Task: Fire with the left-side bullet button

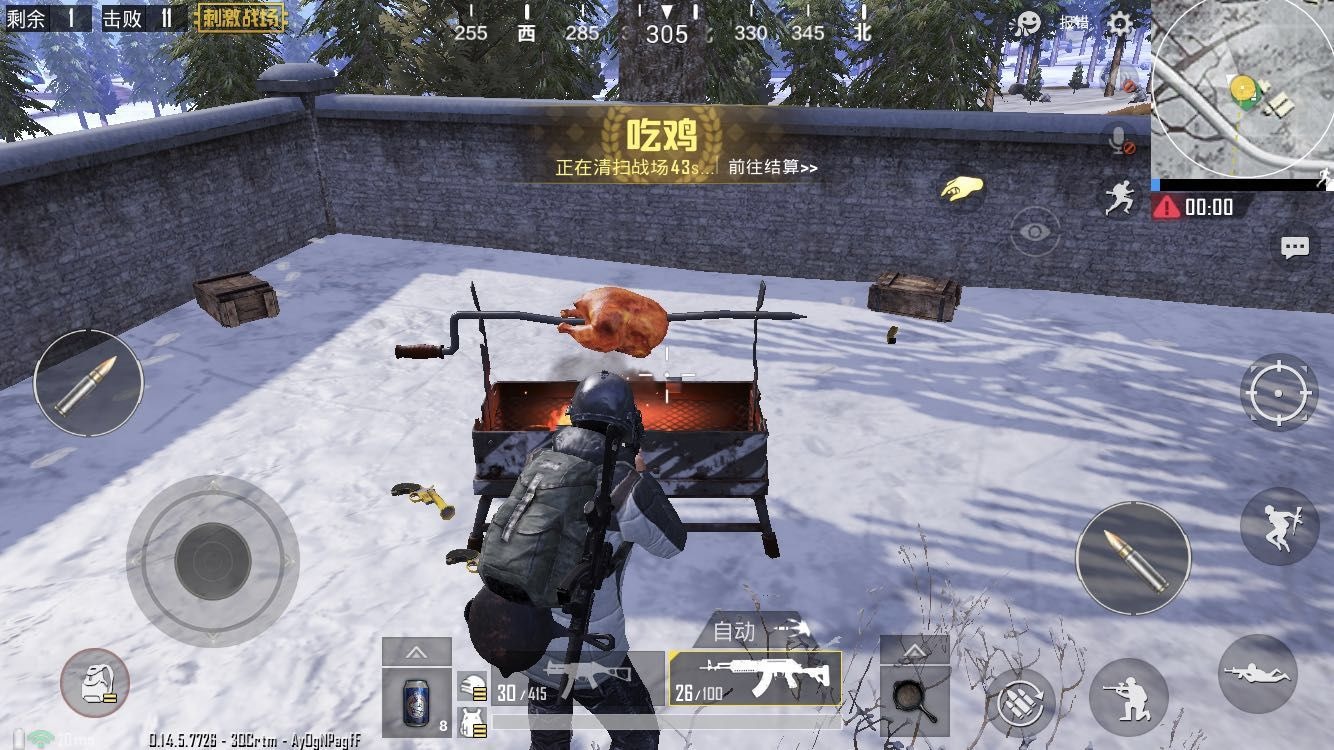Action: (88, 383)
